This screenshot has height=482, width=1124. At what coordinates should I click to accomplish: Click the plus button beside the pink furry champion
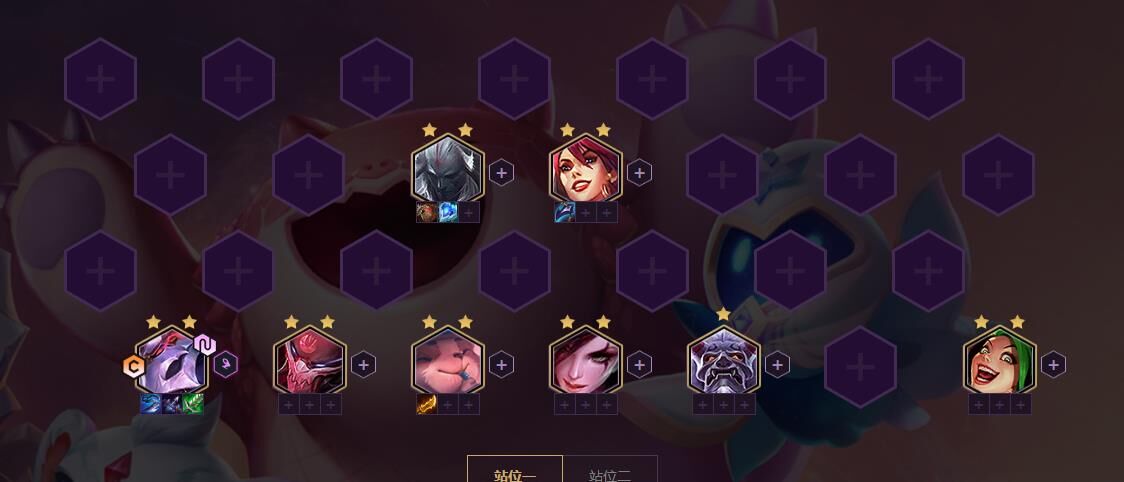tap(501, 365)
